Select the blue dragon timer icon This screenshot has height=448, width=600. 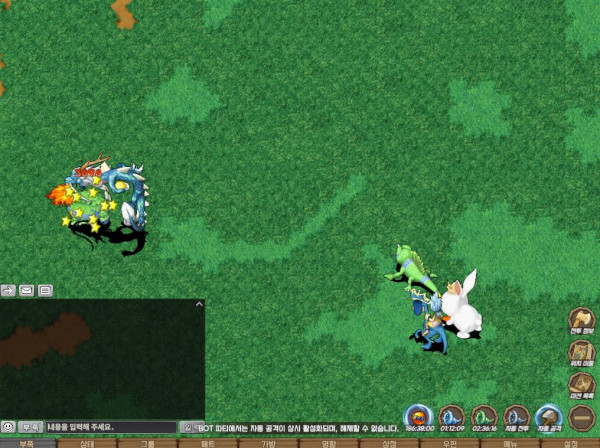click(452, 418)
